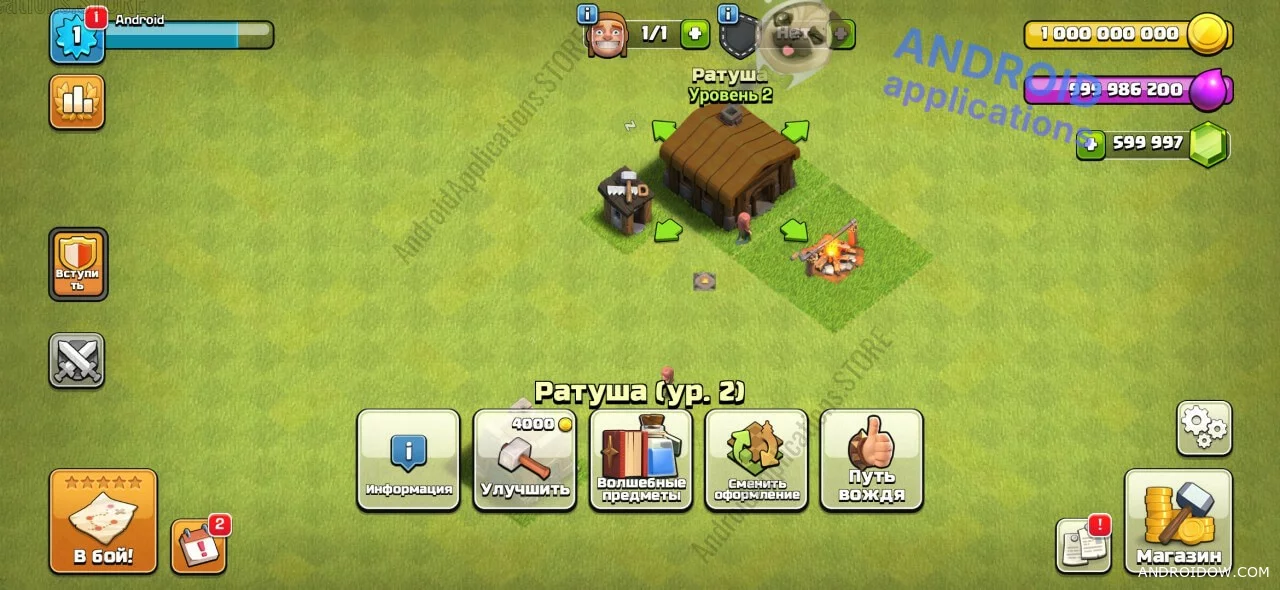Image resolution: width=1280 pixels, height=590 pixels.
Task: Show builder info via the builder face
Action: pyautogui.click(x=606, y=36)
